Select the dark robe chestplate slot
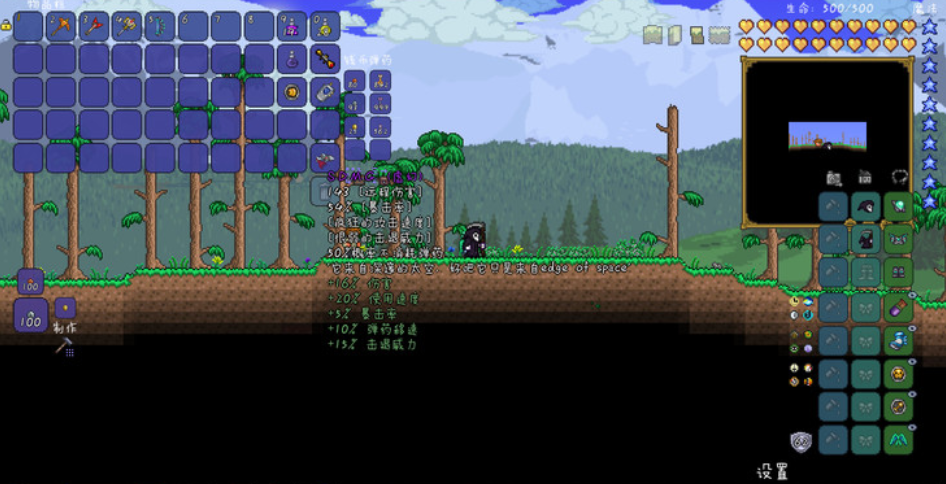 coord(866,240)
